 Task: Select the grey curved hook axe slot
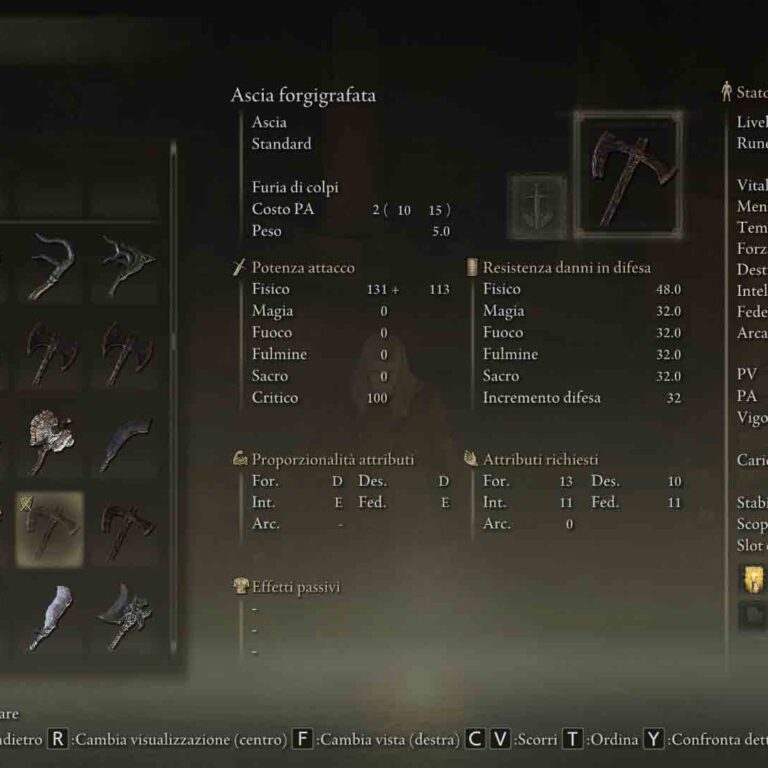pos(50,265)
